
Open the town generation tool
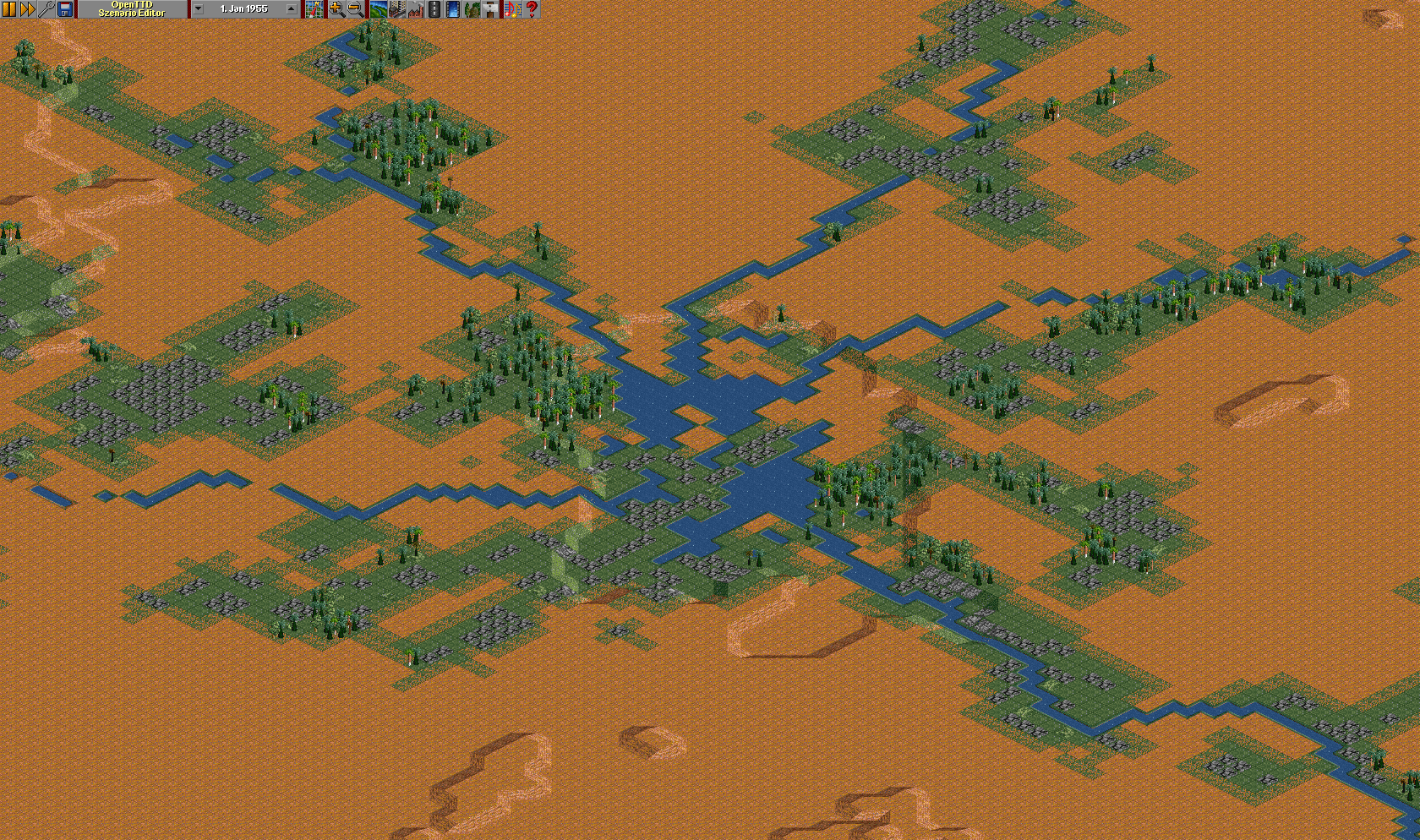coord(396,9)
